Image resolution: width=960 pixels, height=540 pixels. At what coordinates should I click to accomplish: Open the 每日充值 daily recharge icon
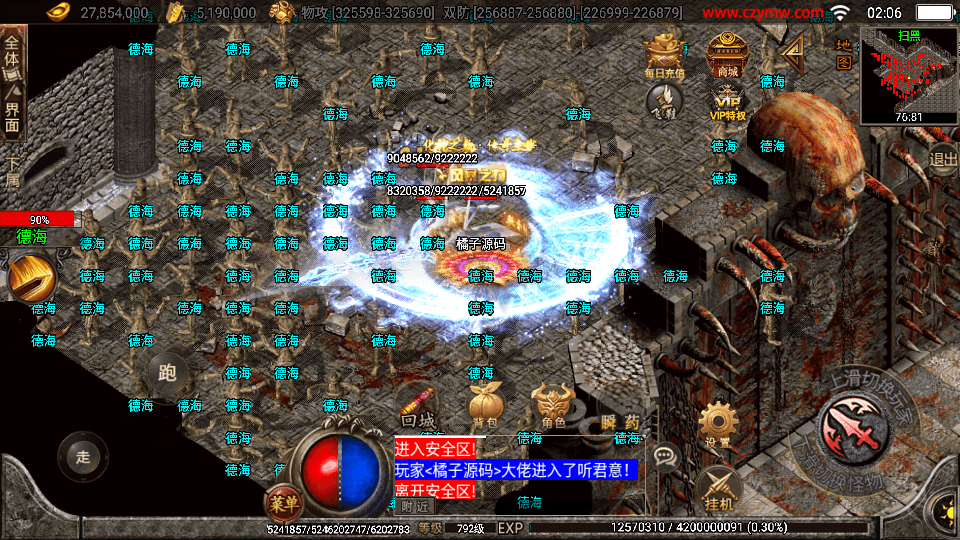(x=664, y=54)
